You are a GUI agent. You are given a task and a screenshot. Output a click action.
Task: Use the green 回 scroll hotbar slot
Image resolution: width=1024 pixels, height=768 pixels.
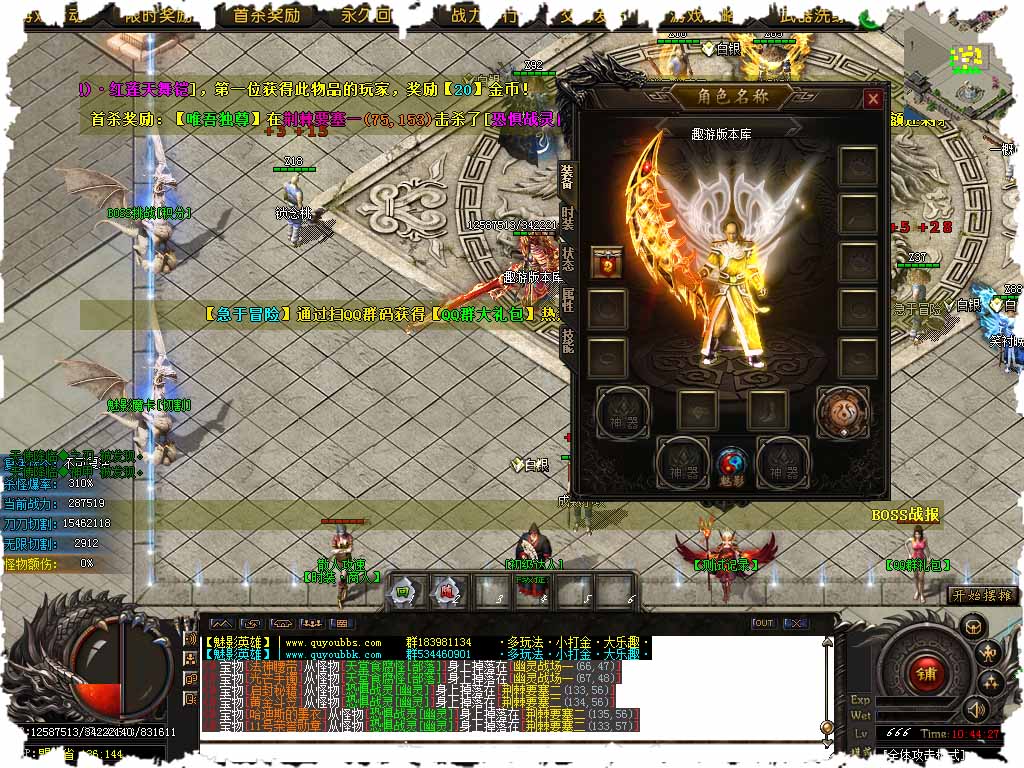coord(404,590)
